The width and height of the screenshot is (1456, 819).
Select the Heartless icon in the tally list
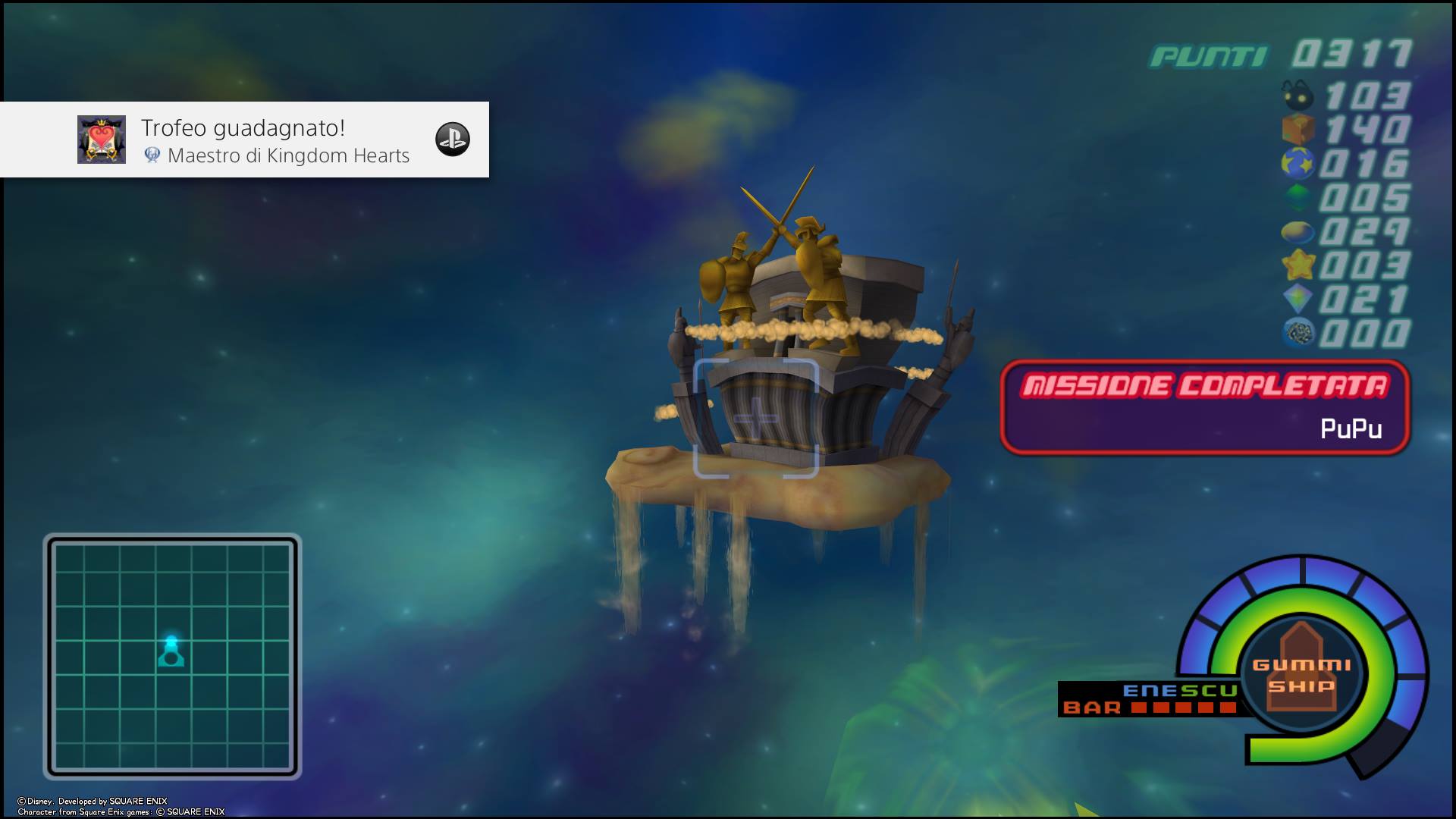click(1298, 96)
